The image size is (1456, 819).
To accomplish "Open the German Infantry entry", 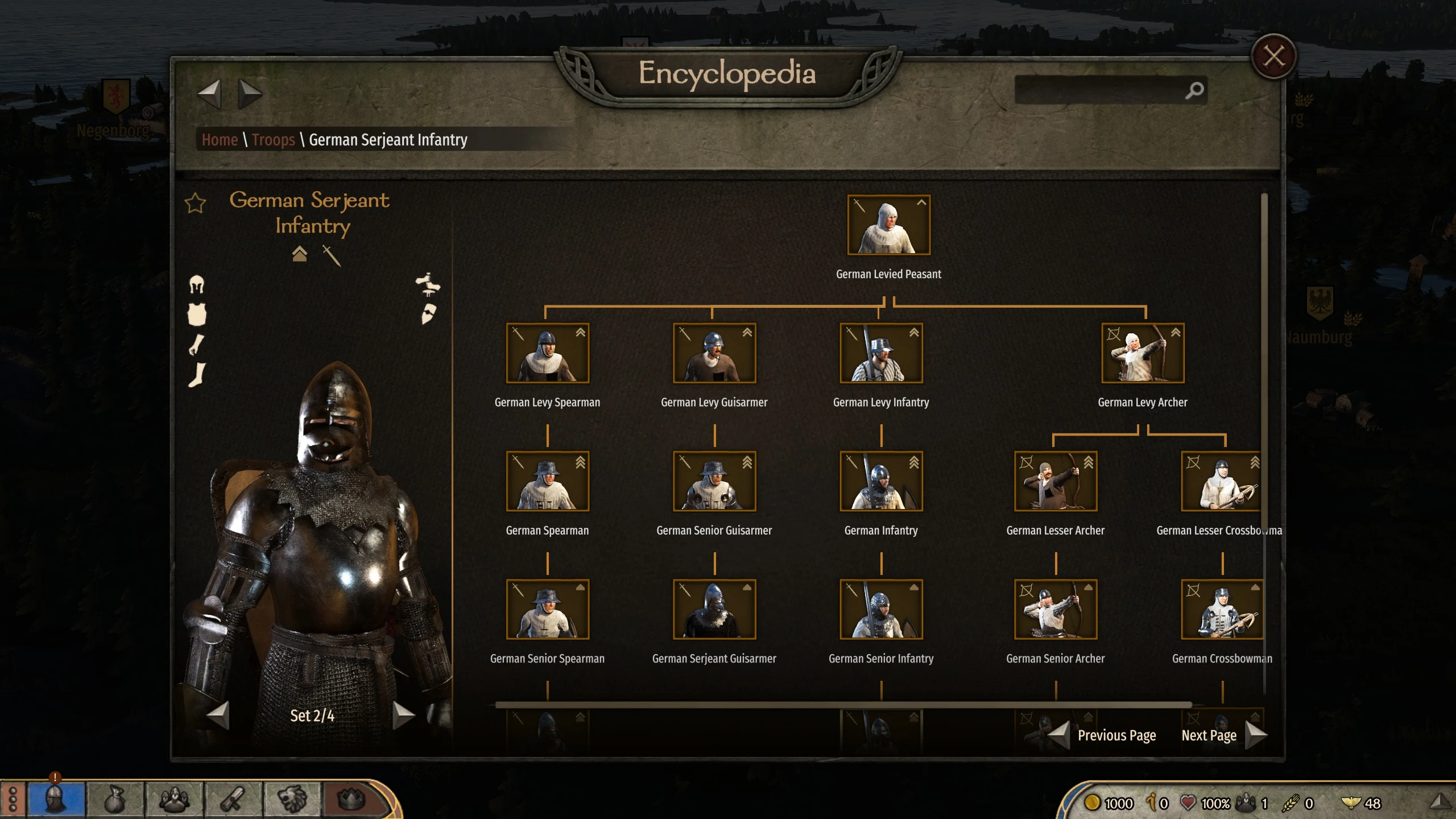I will pyautogui.click(x=881, y=481).
